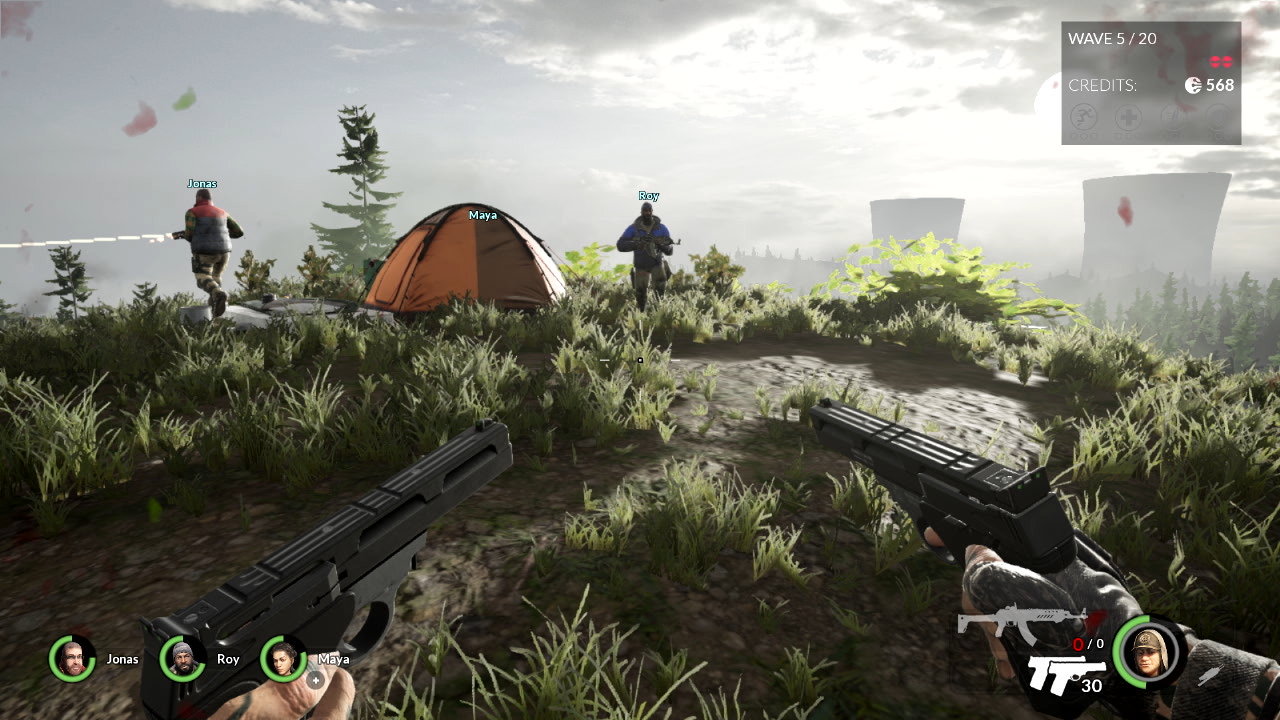Click Roy's portrait thumbnail
The image size is (1280, 720).
coord(181,659)
